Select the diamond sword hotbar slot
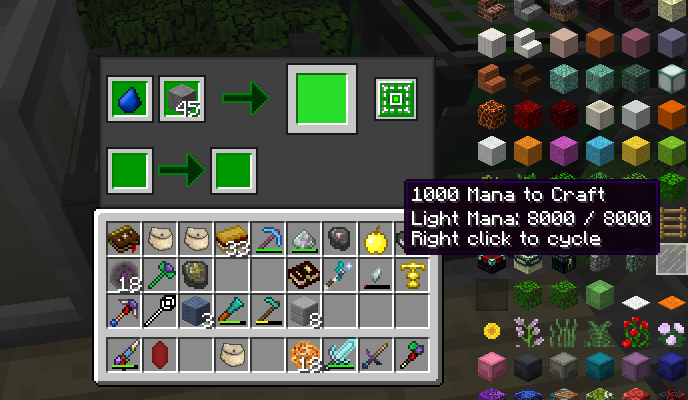This screenshot has width=688, height=400. (x=339, y=355)
